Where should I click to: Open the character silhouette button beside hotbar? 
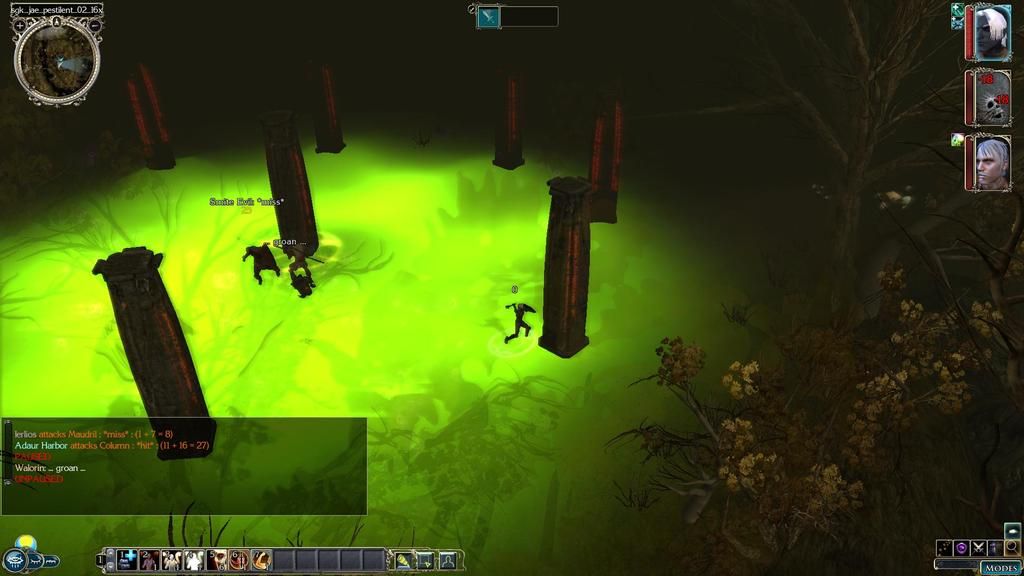pos(447,560)
